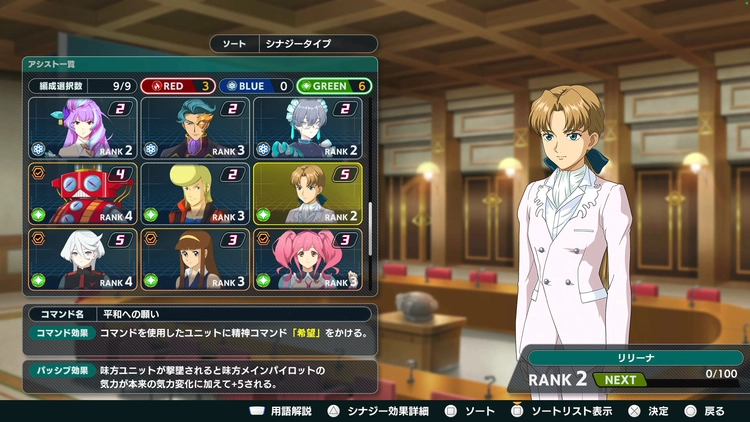750x422 pixels.
Task: Select the highlighted Relena assist card
Action: click(308, 193)
